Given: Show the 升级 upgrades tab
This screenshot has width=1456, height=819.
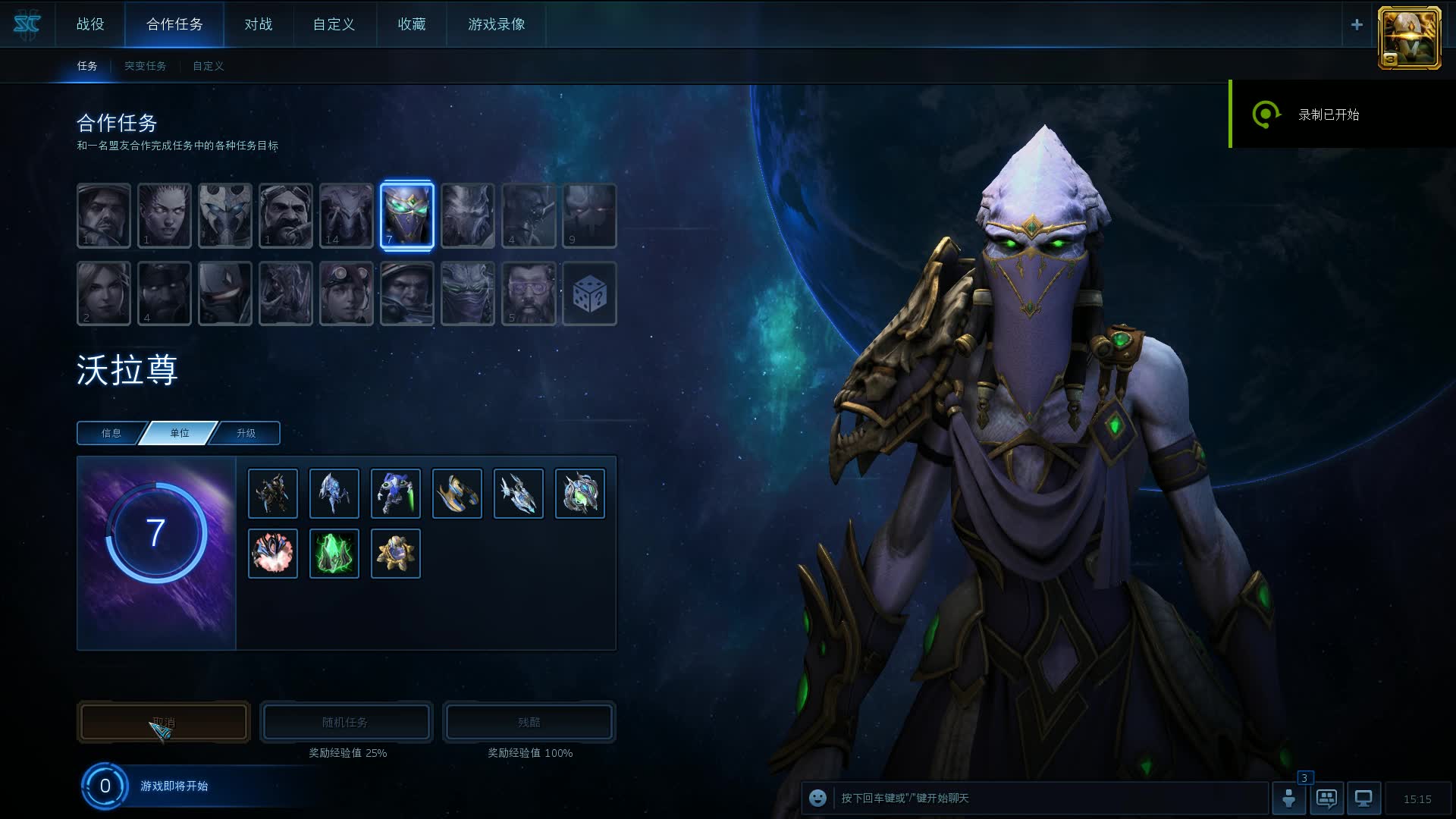Looking at the screenshot, I should click(x=246, y=433).
